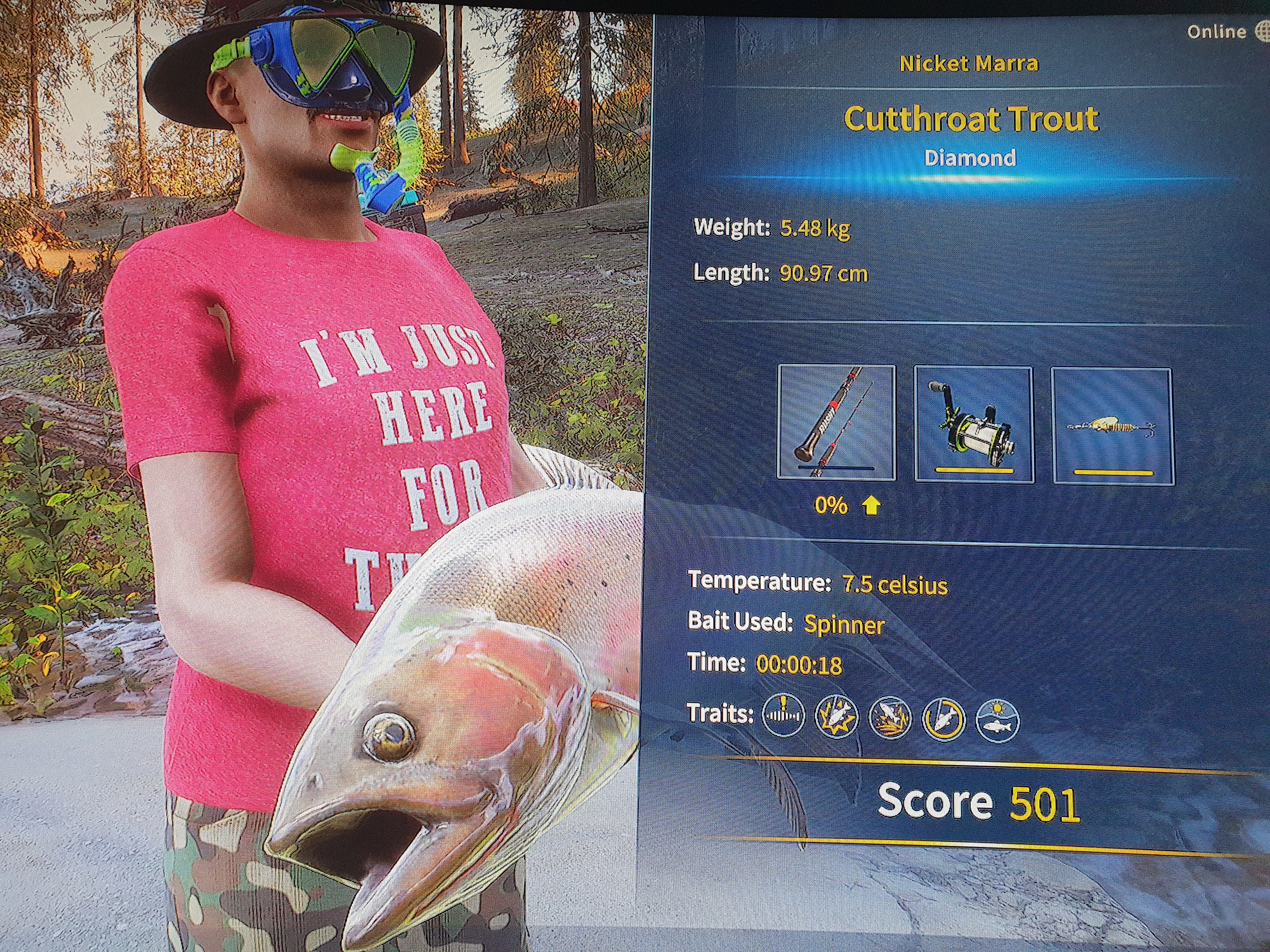Select the fishing reel equipment slot
The width and height of the screenshot is (1270, 952).
(x=974, y=425)
